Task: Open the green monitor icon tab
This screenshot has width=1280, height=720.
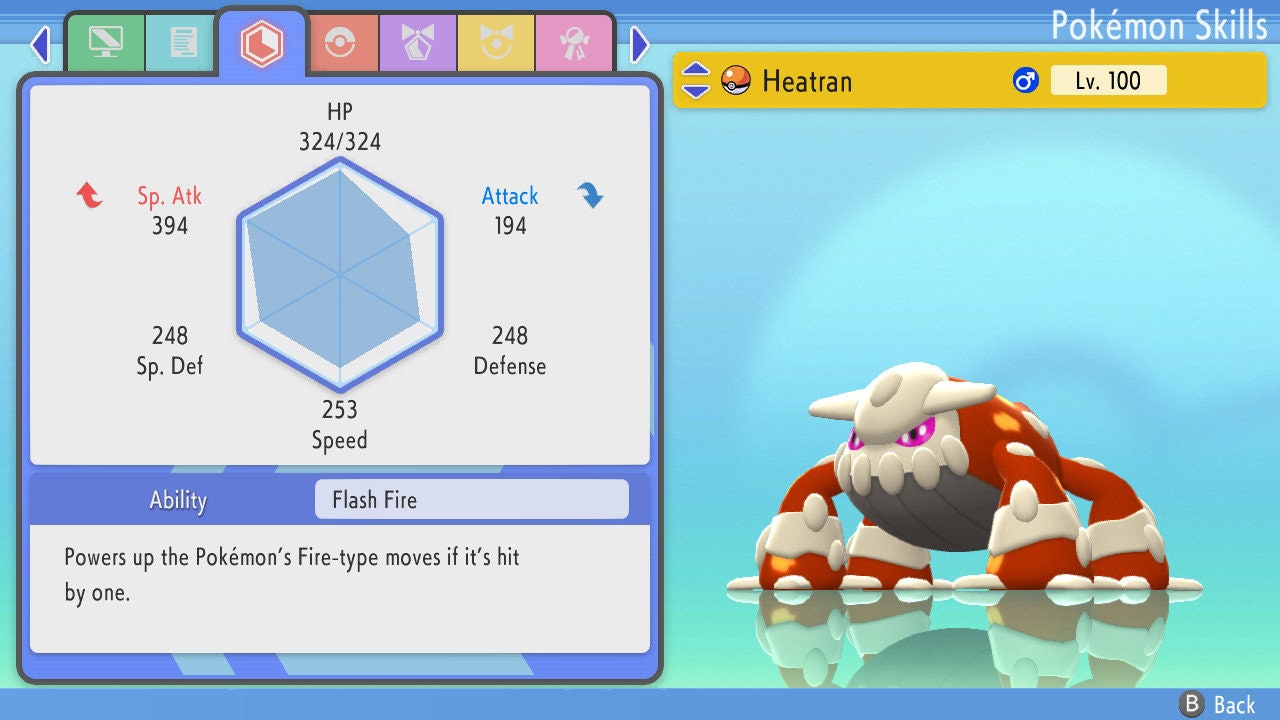Action: pos(105,43)
